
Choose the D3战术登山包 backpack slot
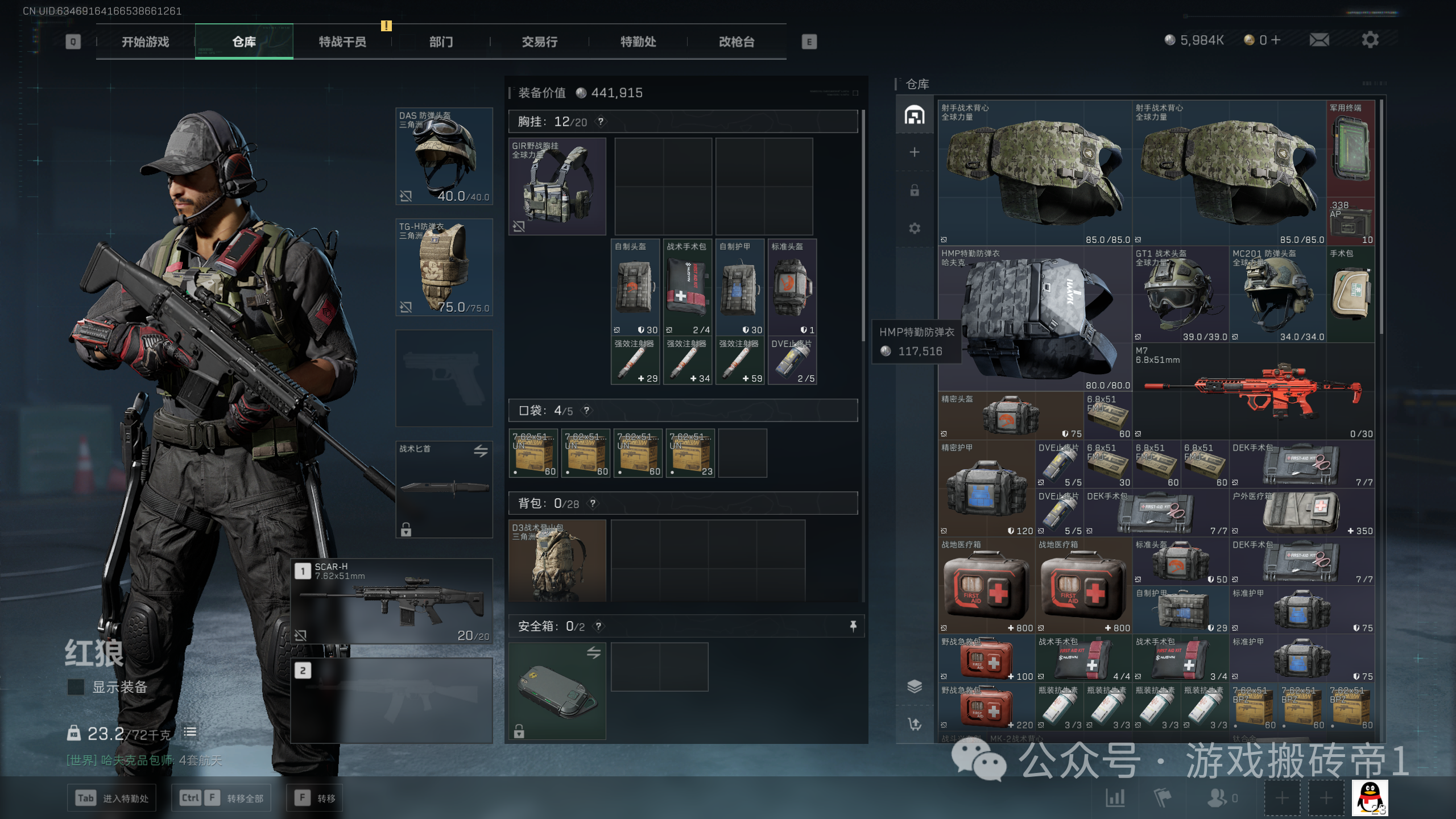557,560
